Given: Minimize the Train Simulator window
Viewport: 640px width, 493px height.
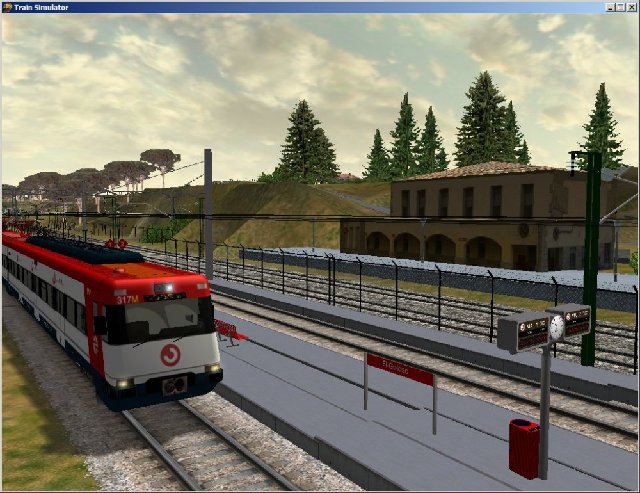Looking at the screenshot, I should [610, 7].
